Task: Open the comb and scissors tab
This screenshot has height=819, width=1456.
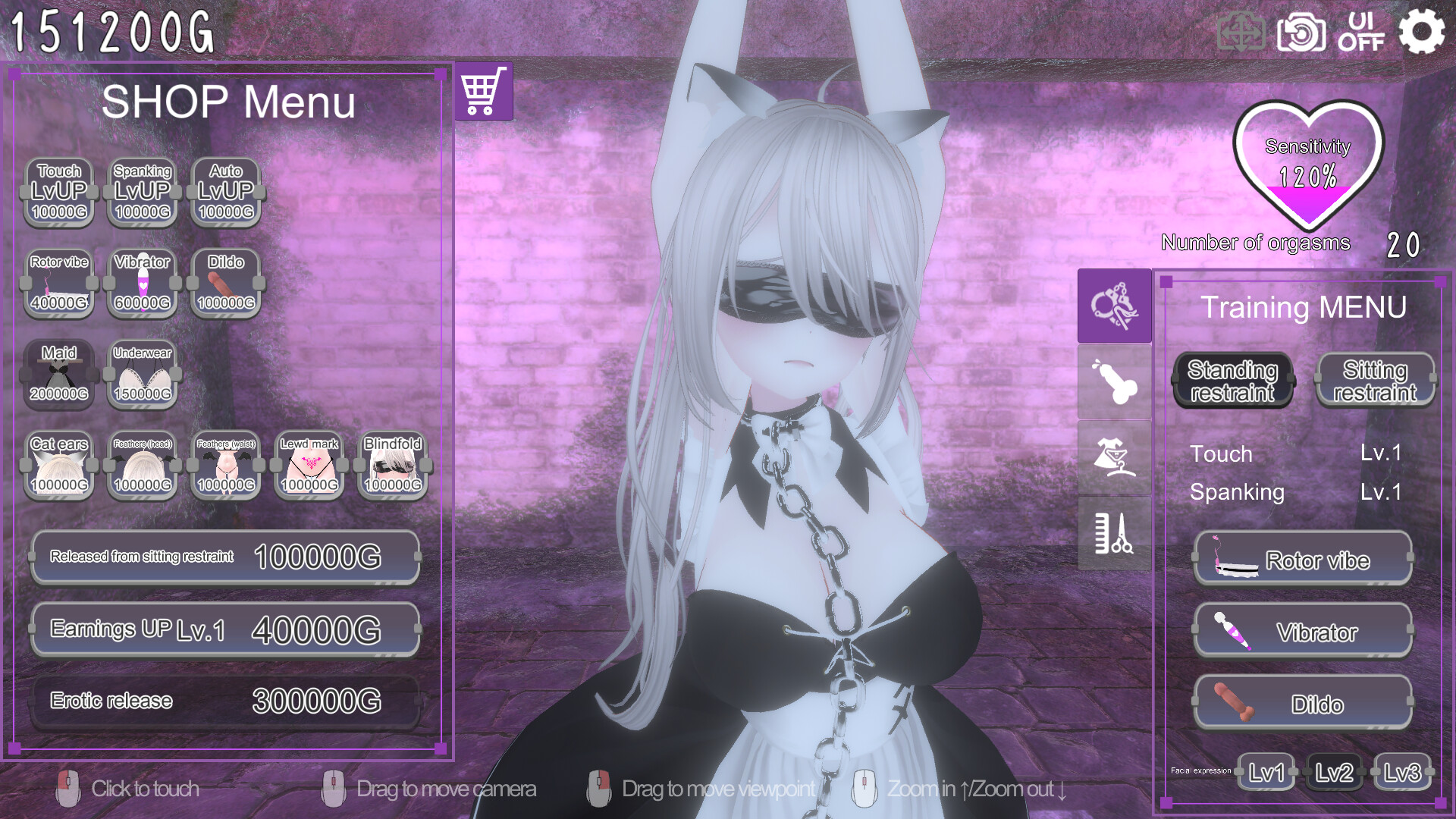Action: (x=1114, y=533)
